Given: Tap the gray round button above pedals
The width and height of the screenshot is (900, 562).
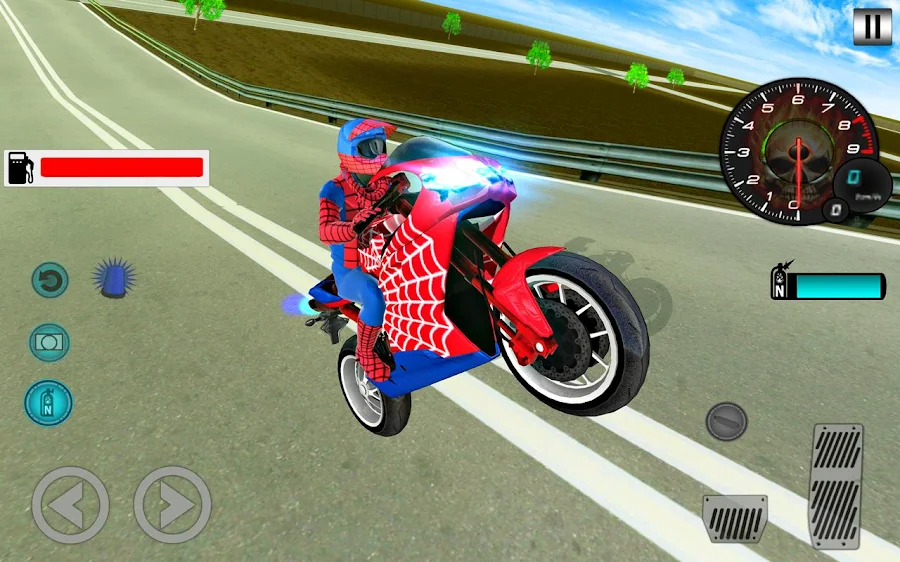Looking at the screenshot, I should (726, 421).
